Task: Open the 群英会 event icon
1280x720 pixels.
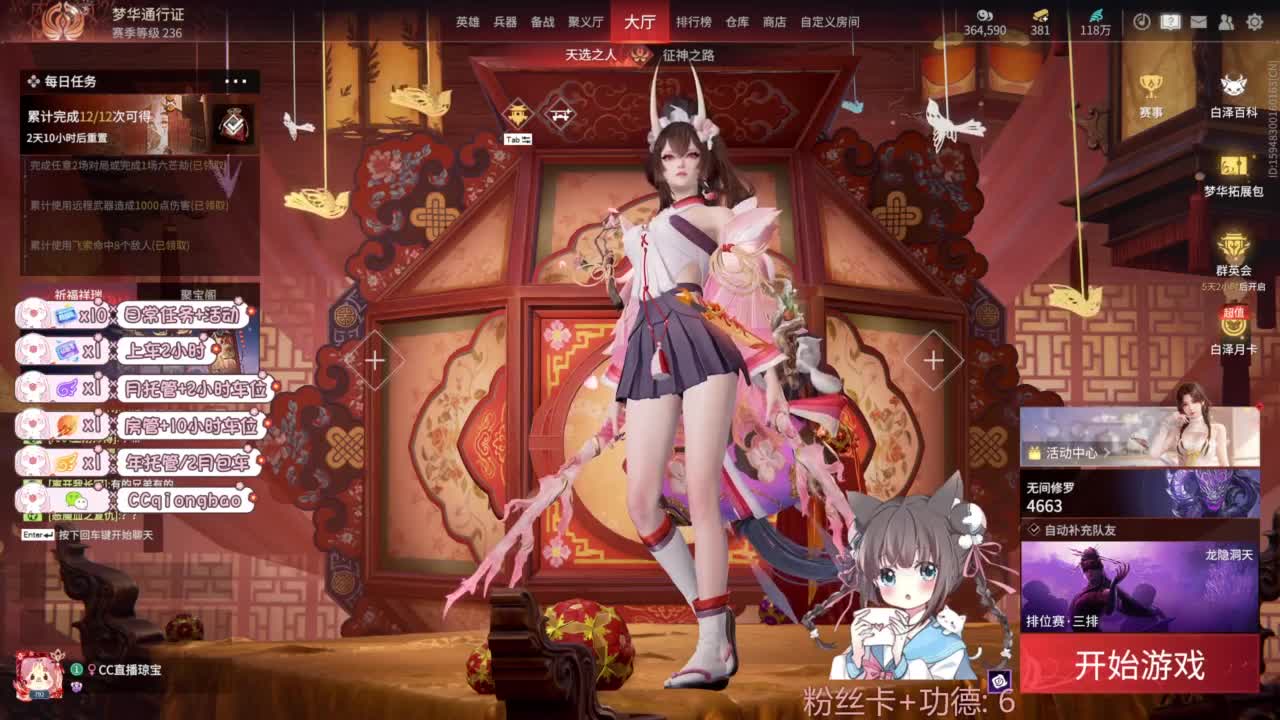Action: point(1233,245)
